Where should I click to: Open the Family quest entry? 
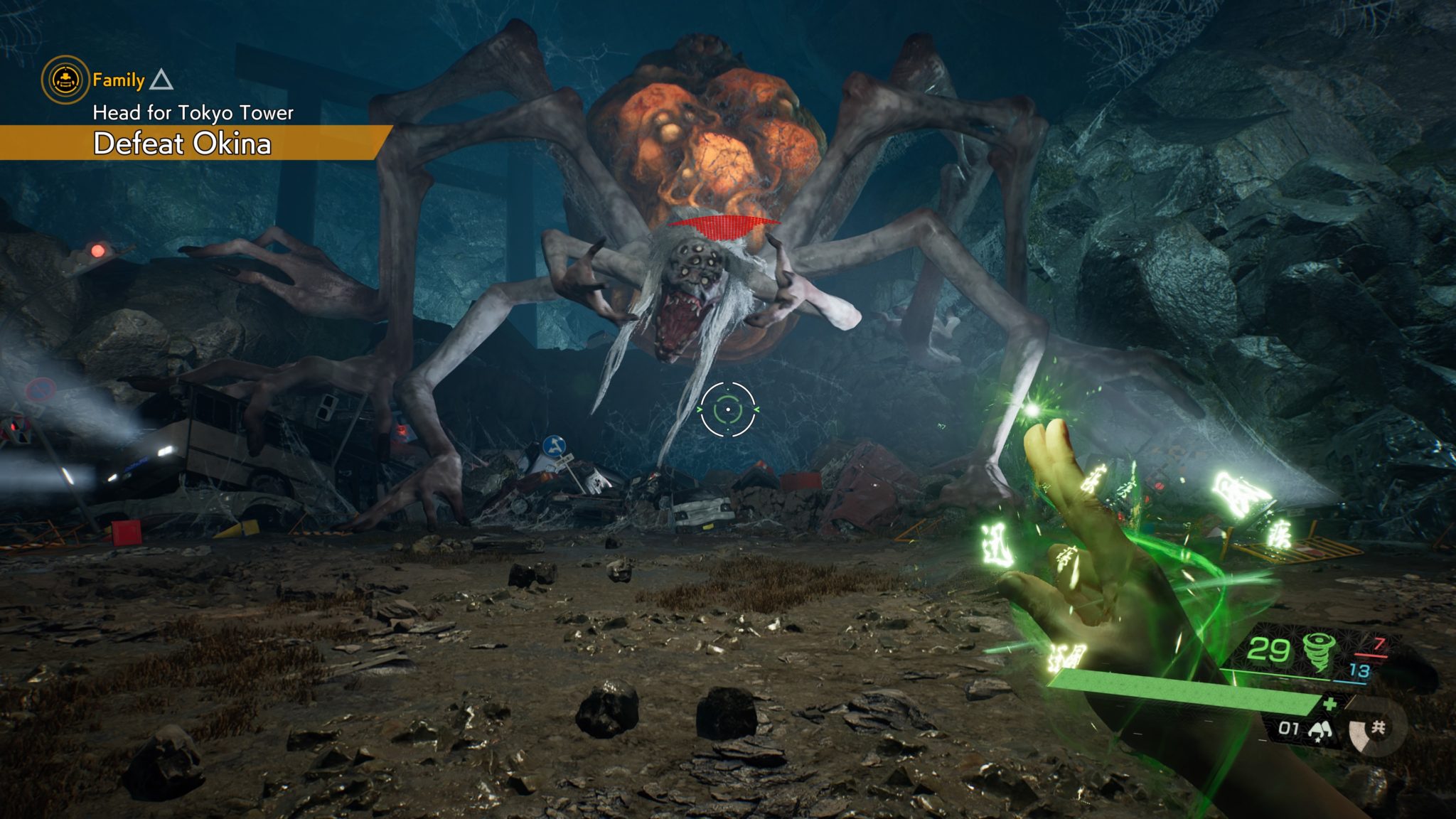pyautogui.click(x=119, y=80)
